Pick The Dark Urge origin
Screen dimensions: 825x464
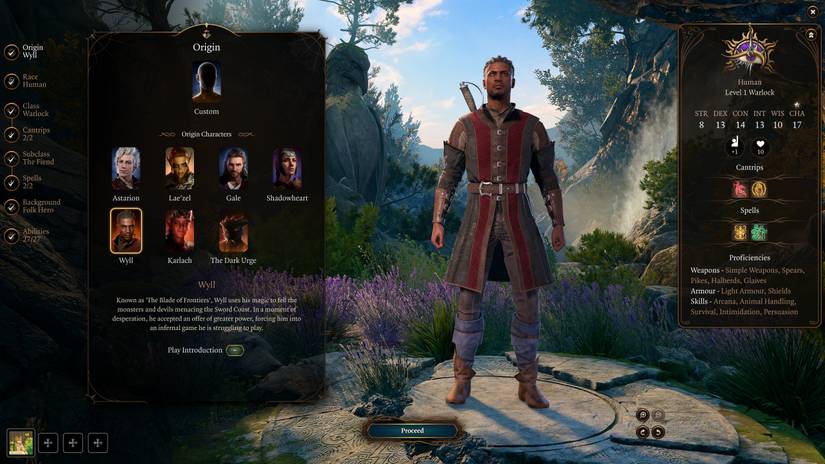point(233,231)
